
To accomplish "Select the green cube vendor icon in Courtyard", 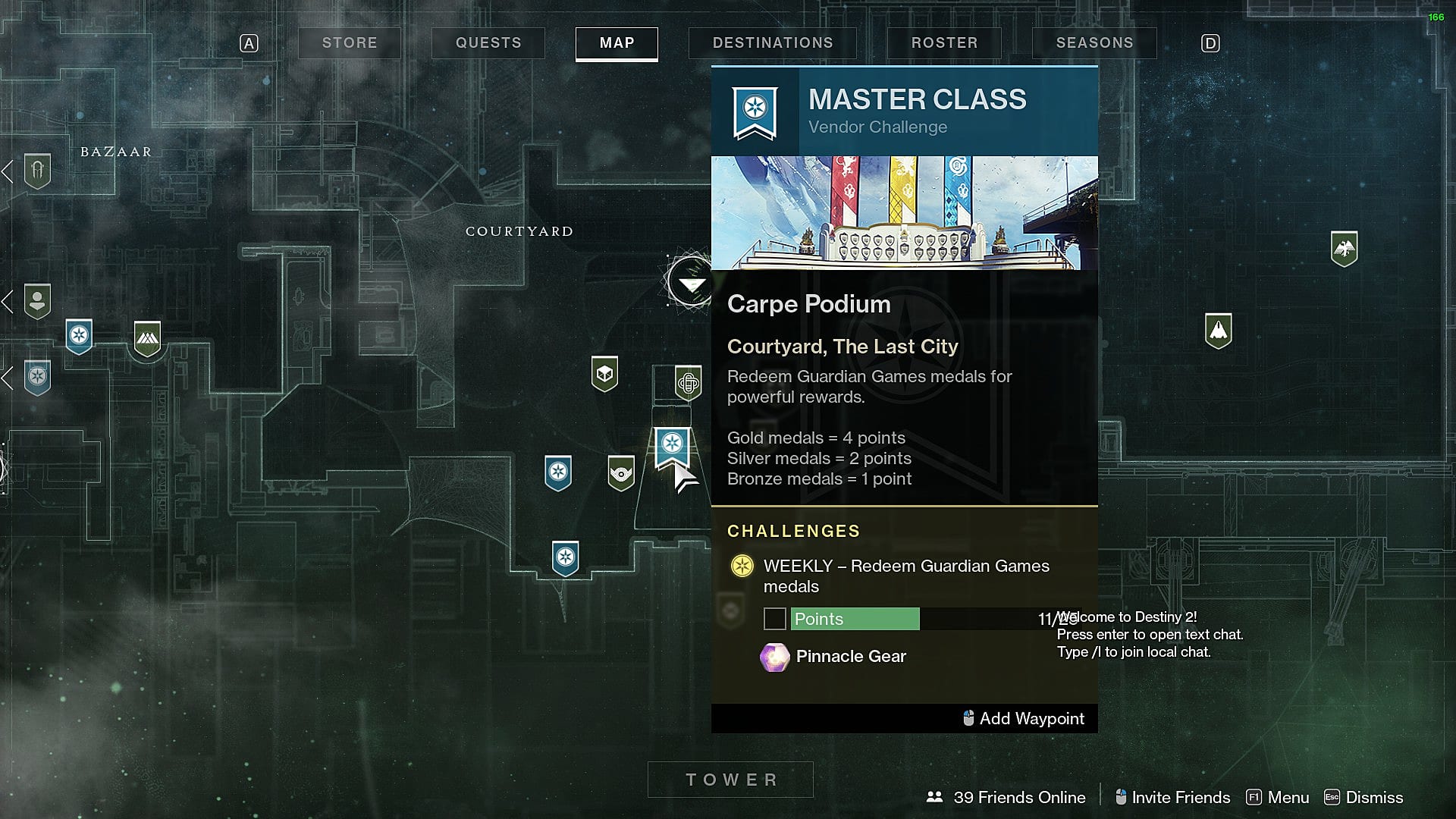I will 604,372.
